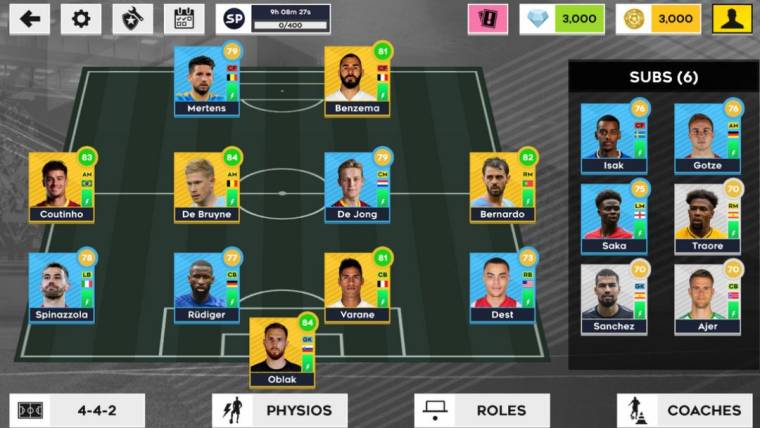
Task: Open the profile silhouette button
Action: coord(732,19)
